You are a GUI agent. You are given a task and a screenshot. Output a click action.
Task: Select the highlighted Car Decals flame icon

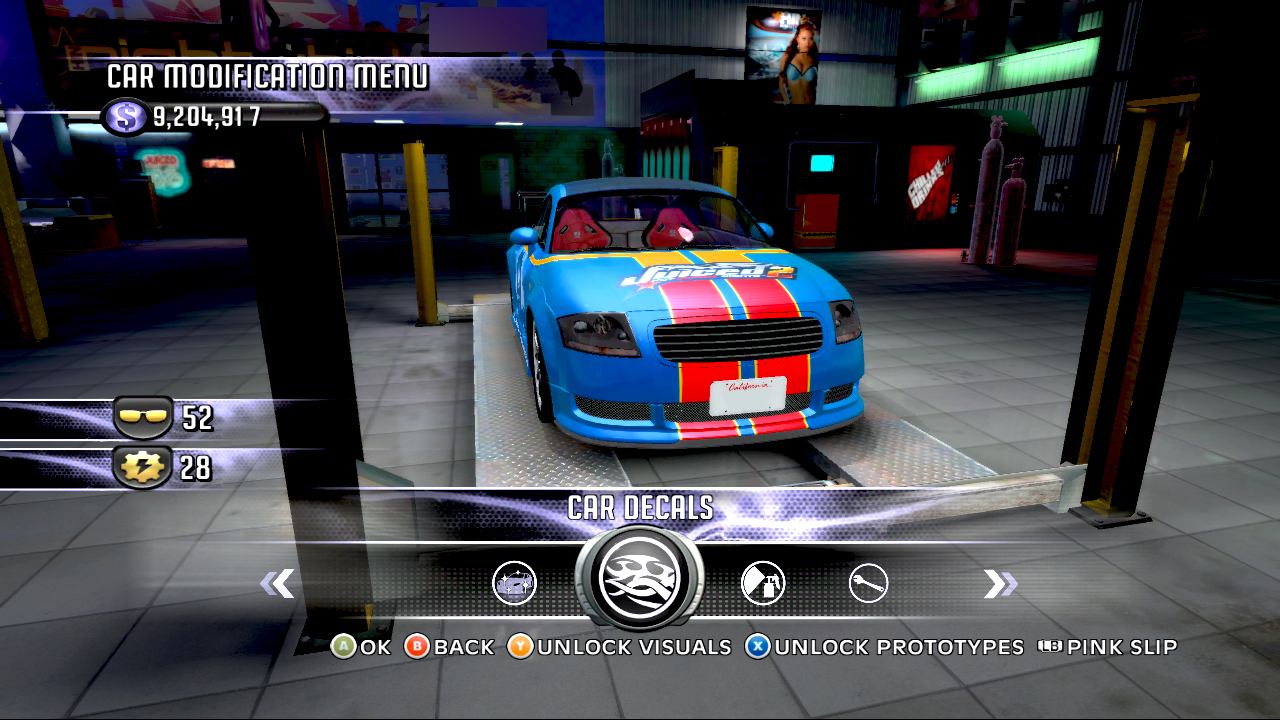click(x=639, y=577)
